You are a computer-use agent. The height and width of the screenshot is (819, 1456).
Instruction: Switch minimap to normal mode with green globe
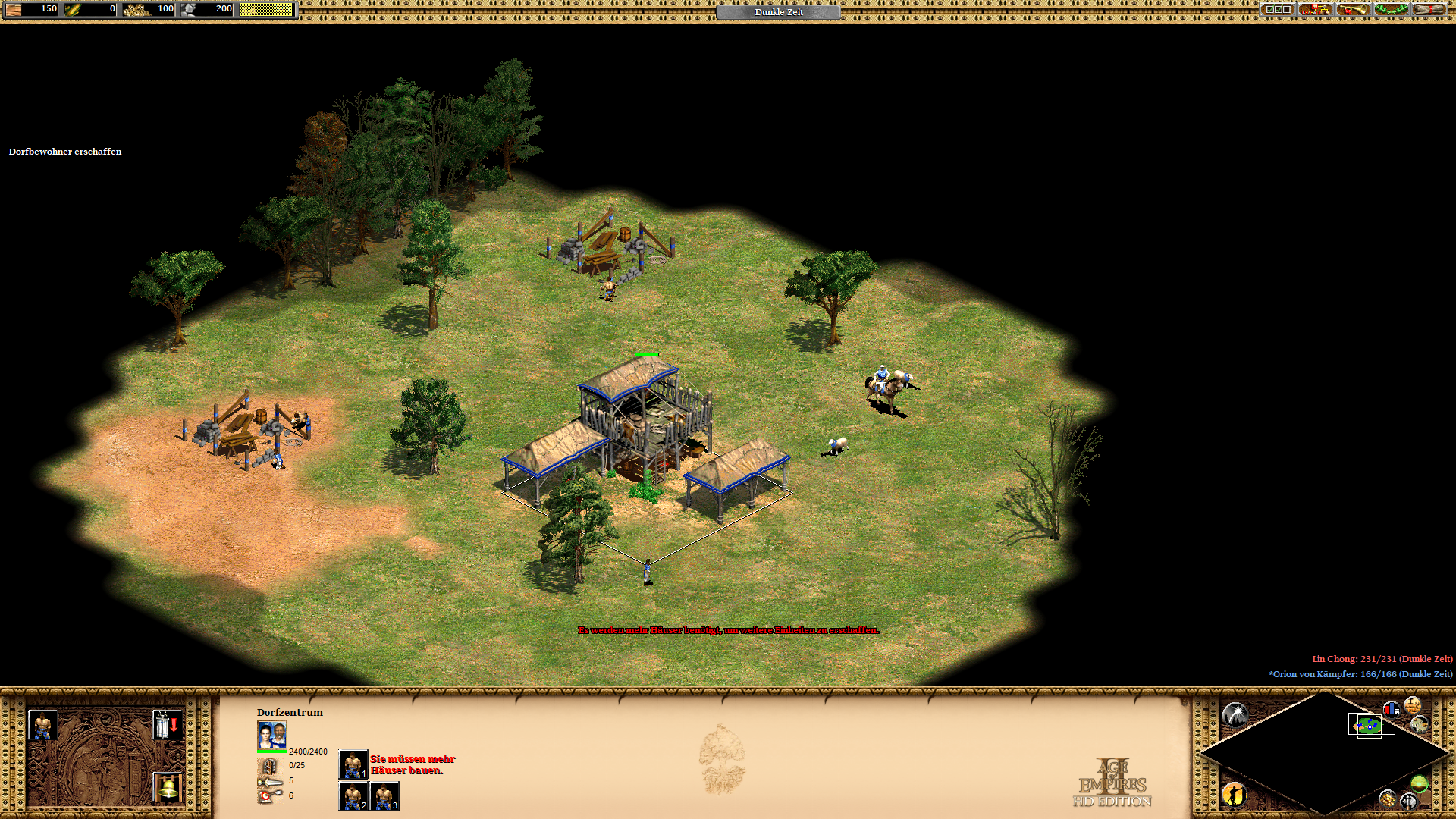[x=1419, y=783]
